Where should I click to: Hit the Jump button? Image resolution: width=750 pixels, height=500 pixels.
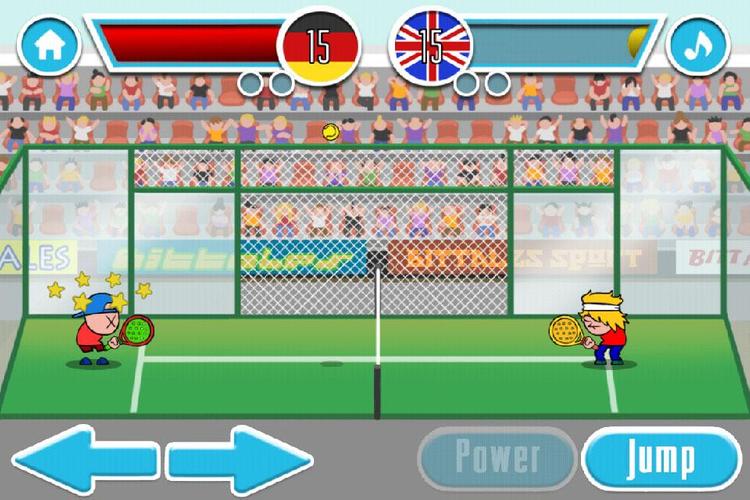(x=660, y=458)
